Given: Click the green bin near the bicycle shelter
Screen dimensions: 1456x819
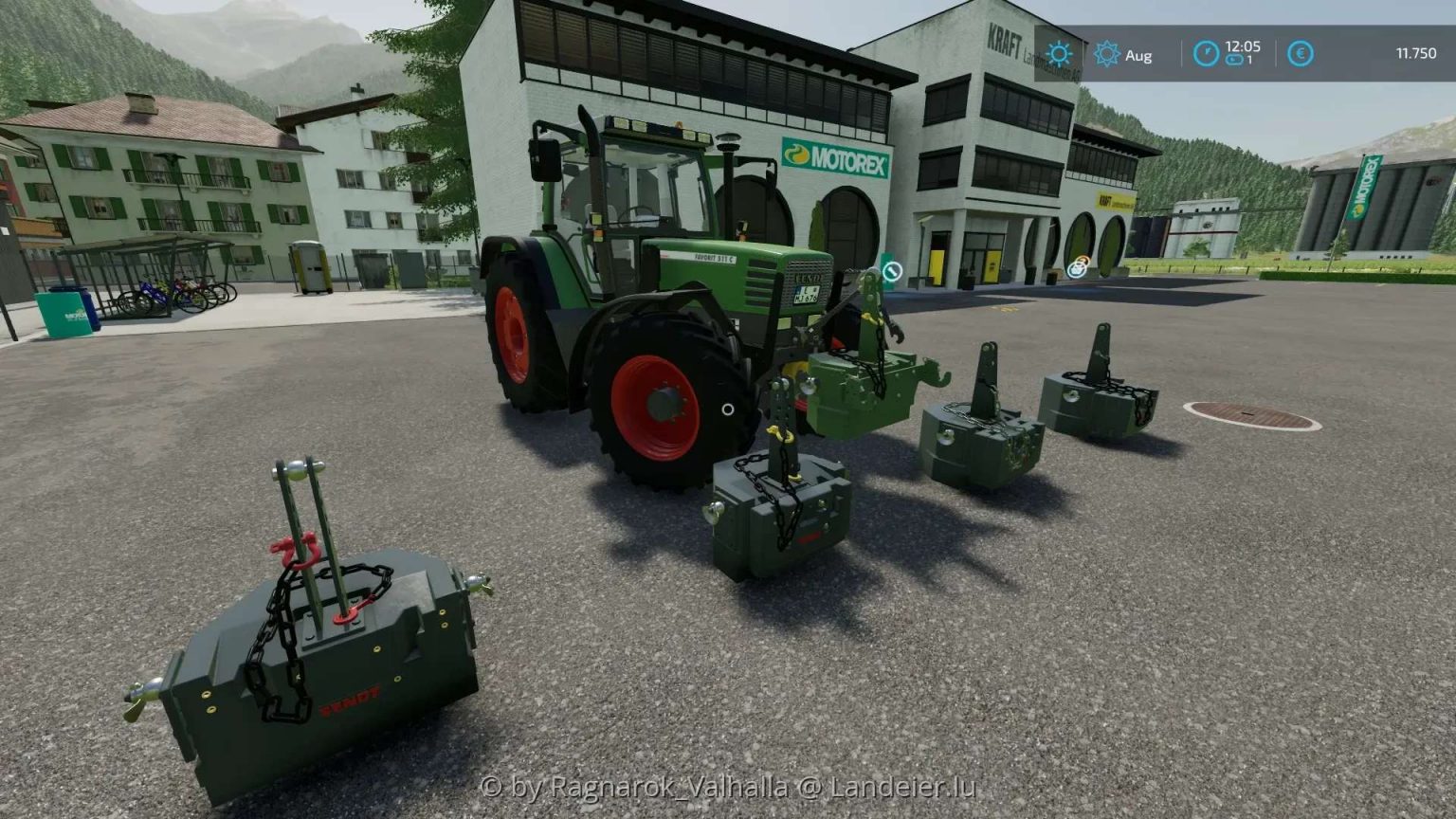Looking at the screenshot, I should click(64, 313).
